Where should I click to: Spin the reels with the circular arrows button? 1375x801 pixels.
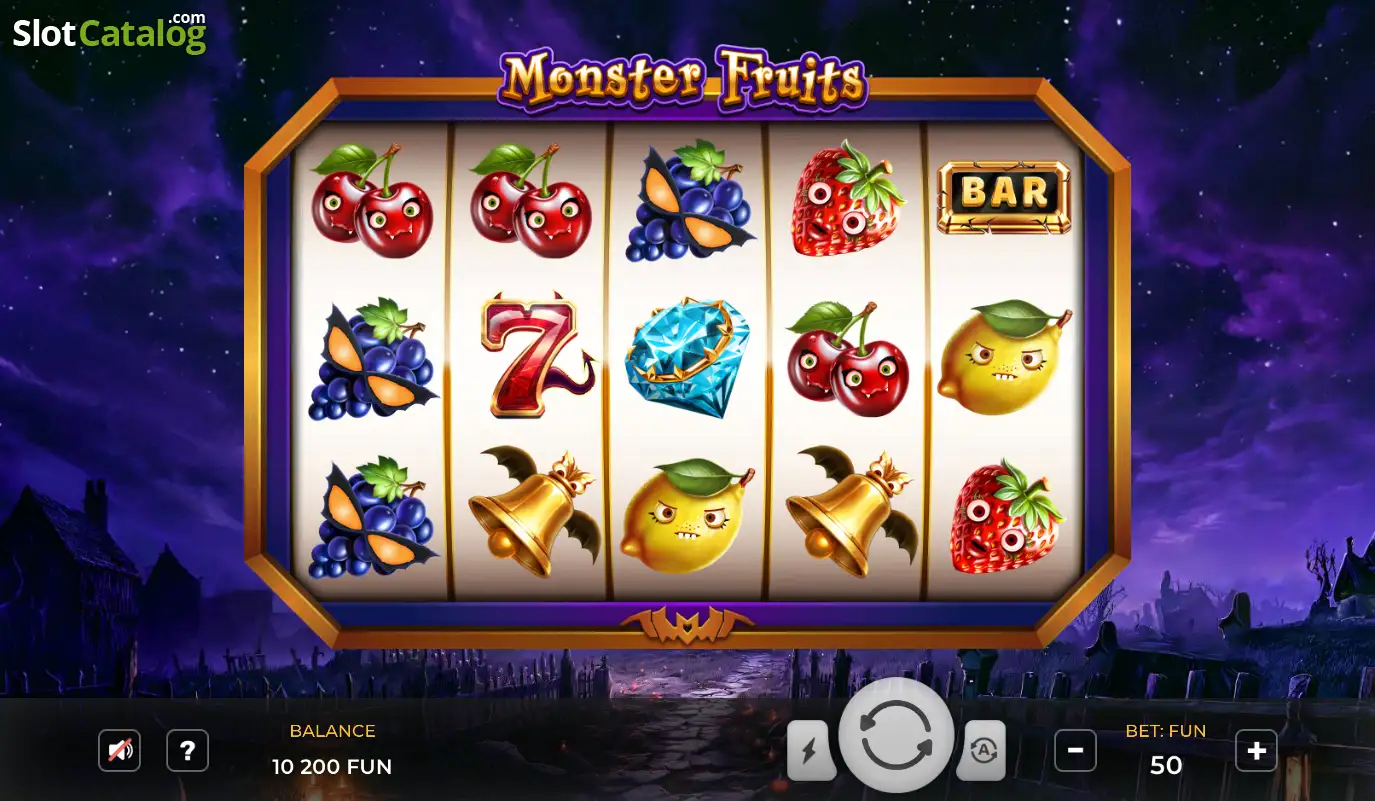click(896, 735)
